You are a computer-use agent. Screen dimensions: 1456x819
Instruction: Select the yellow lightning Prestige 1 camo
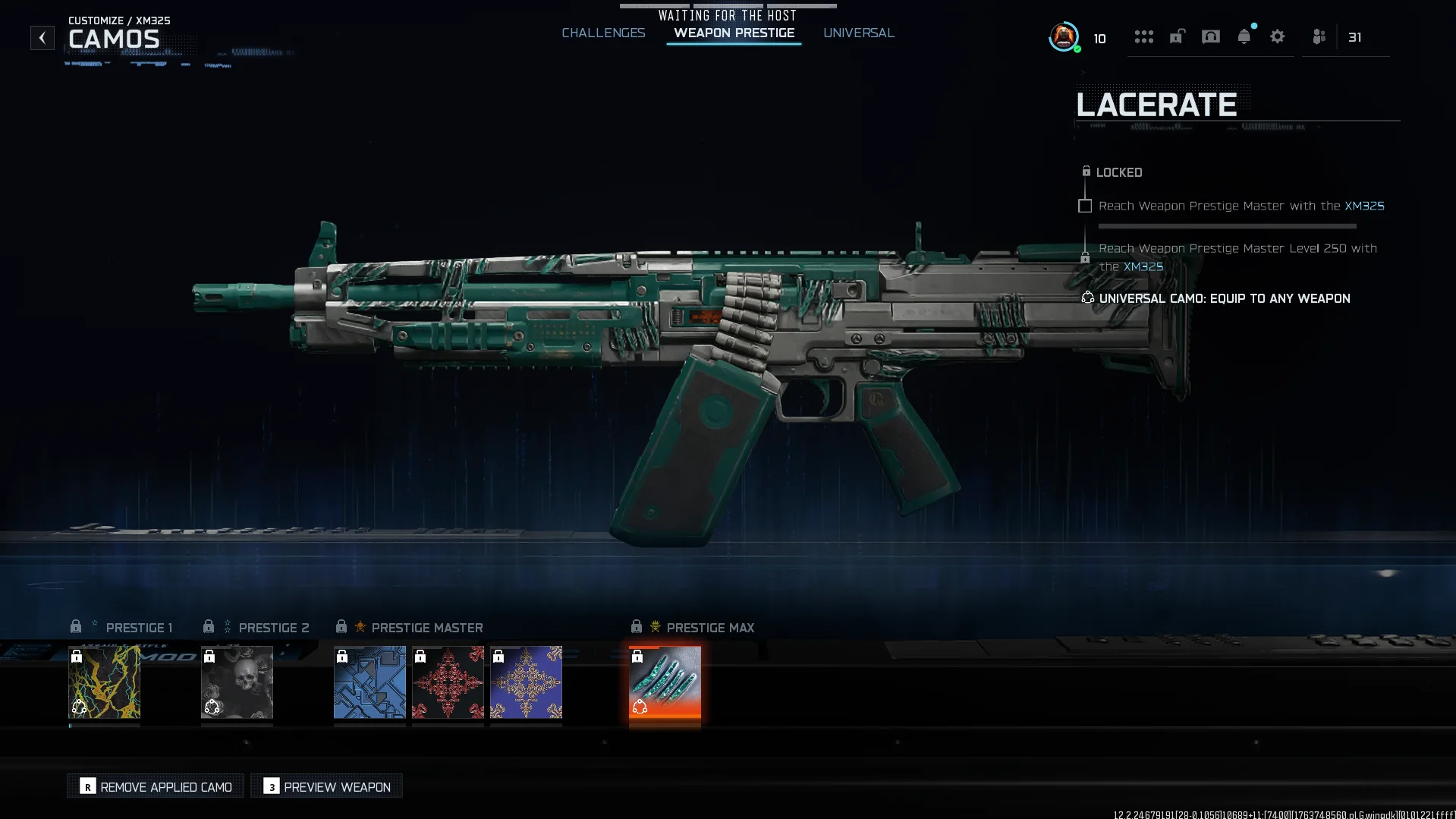104,682
